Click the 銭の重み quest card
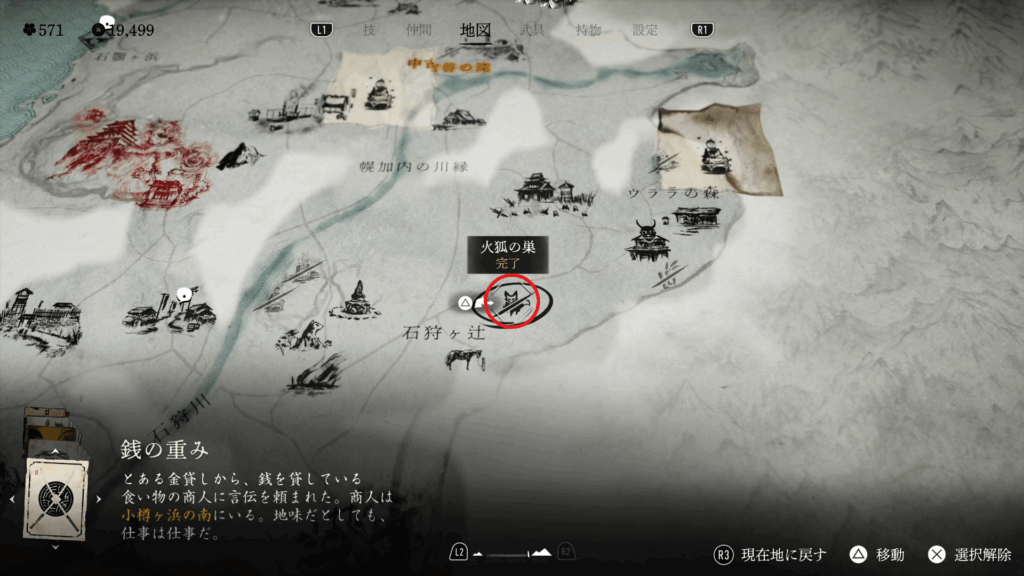Viewport: 1024px width, 576px height. point(56,497)
